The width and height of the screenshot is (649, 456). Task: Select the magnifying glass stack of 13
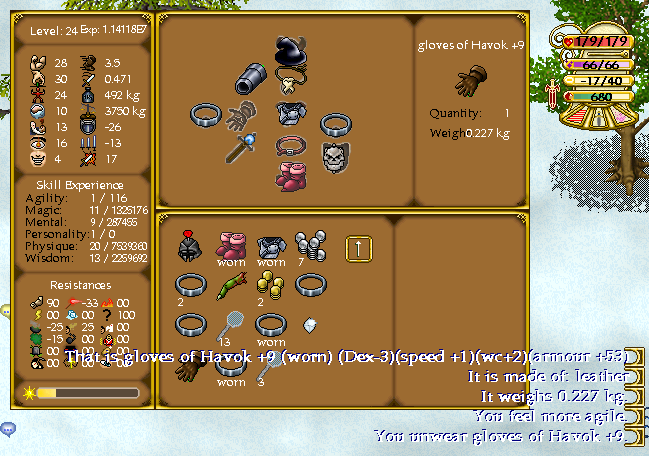coord(228,322)
